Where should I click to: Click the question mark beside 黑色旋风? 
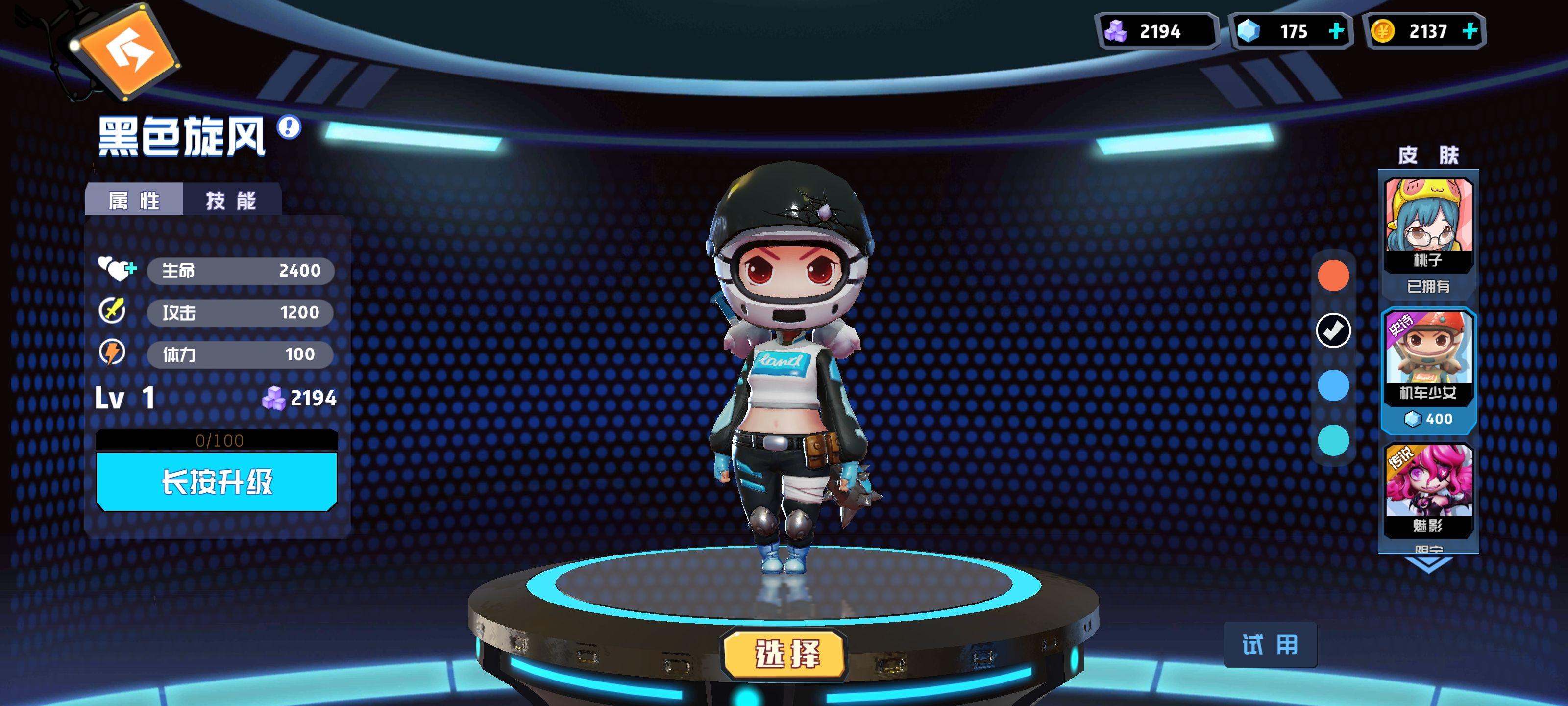point(288,126)
